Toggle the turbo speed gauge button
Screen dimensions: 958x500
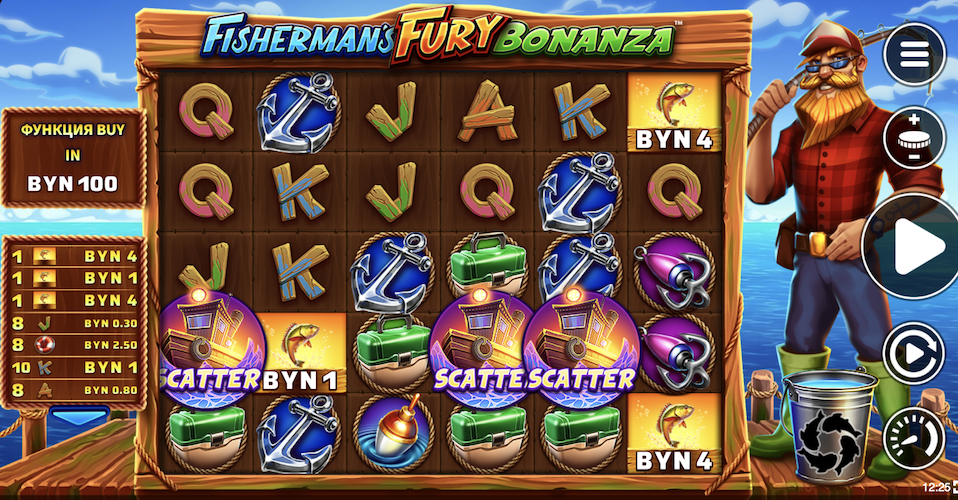913,437
